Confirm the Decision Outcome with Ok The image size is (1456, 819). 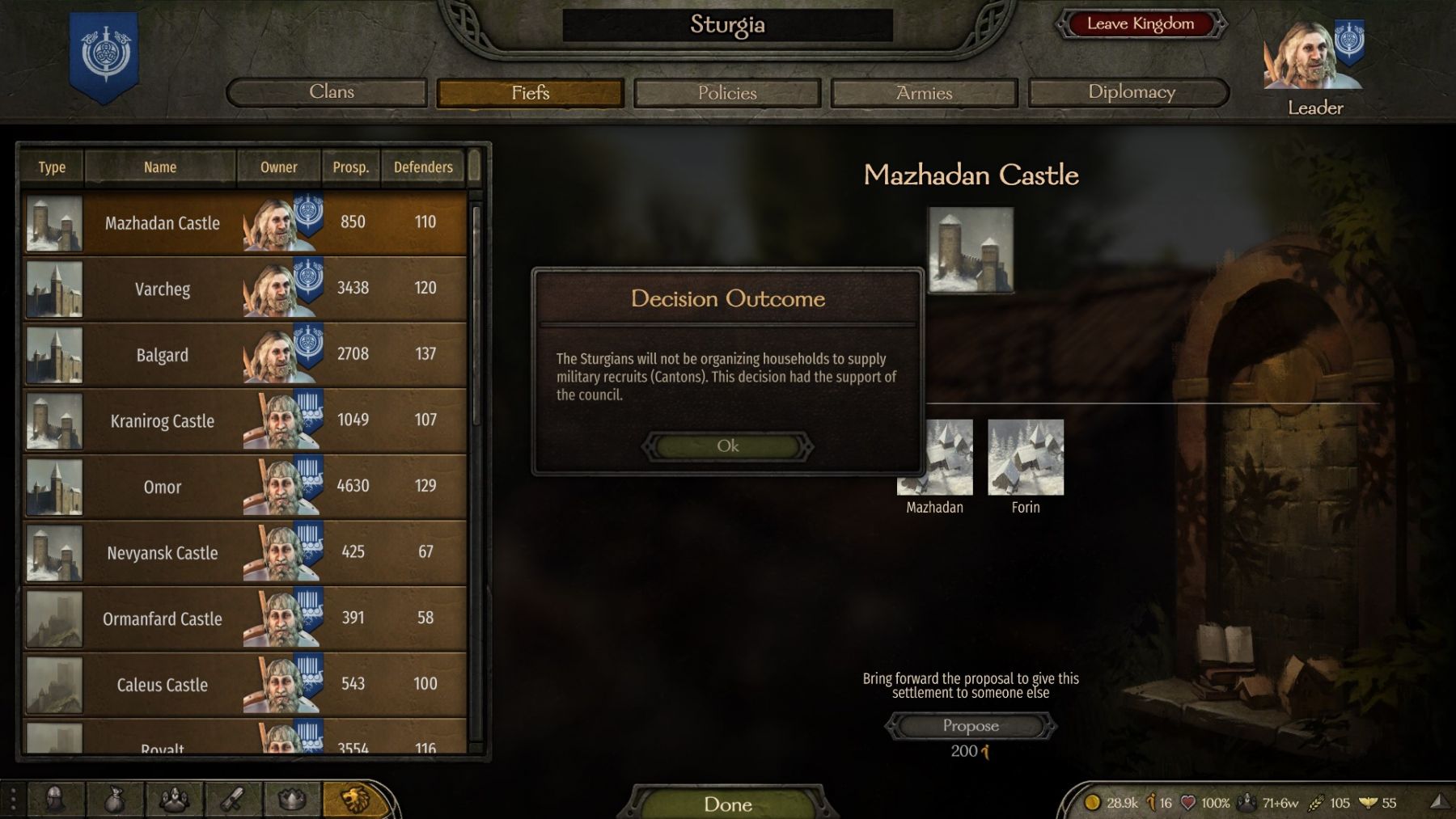coord(727,446)
